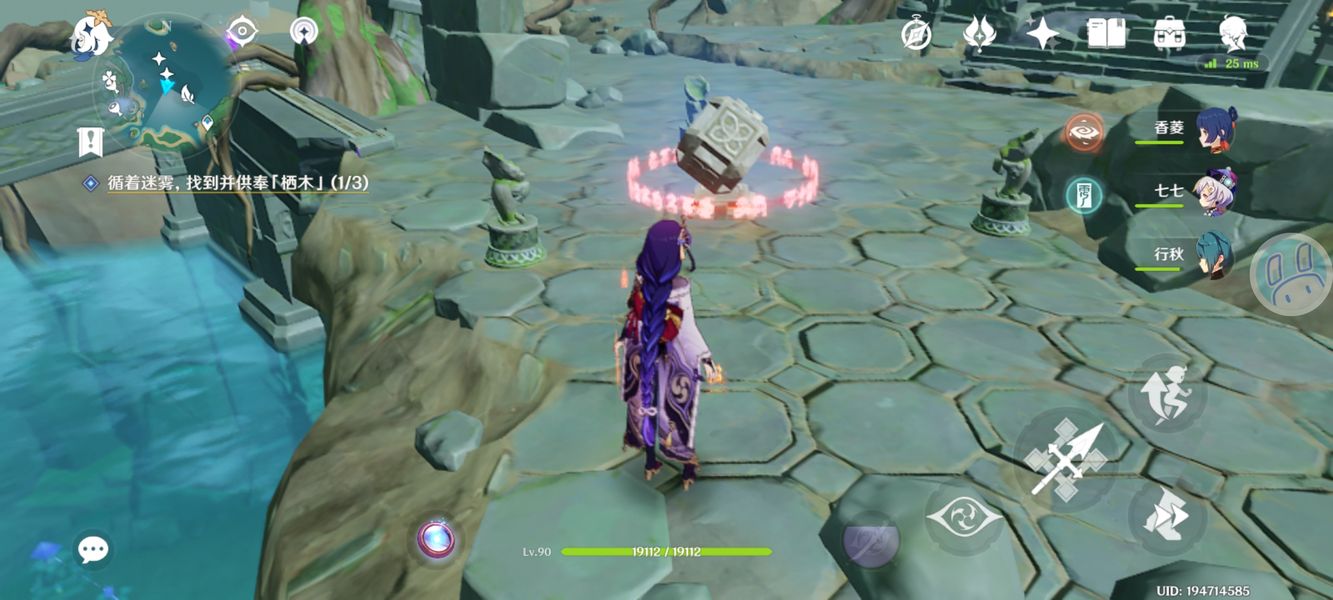
Task: Open the circular minimap
Action: pos(165,80)
